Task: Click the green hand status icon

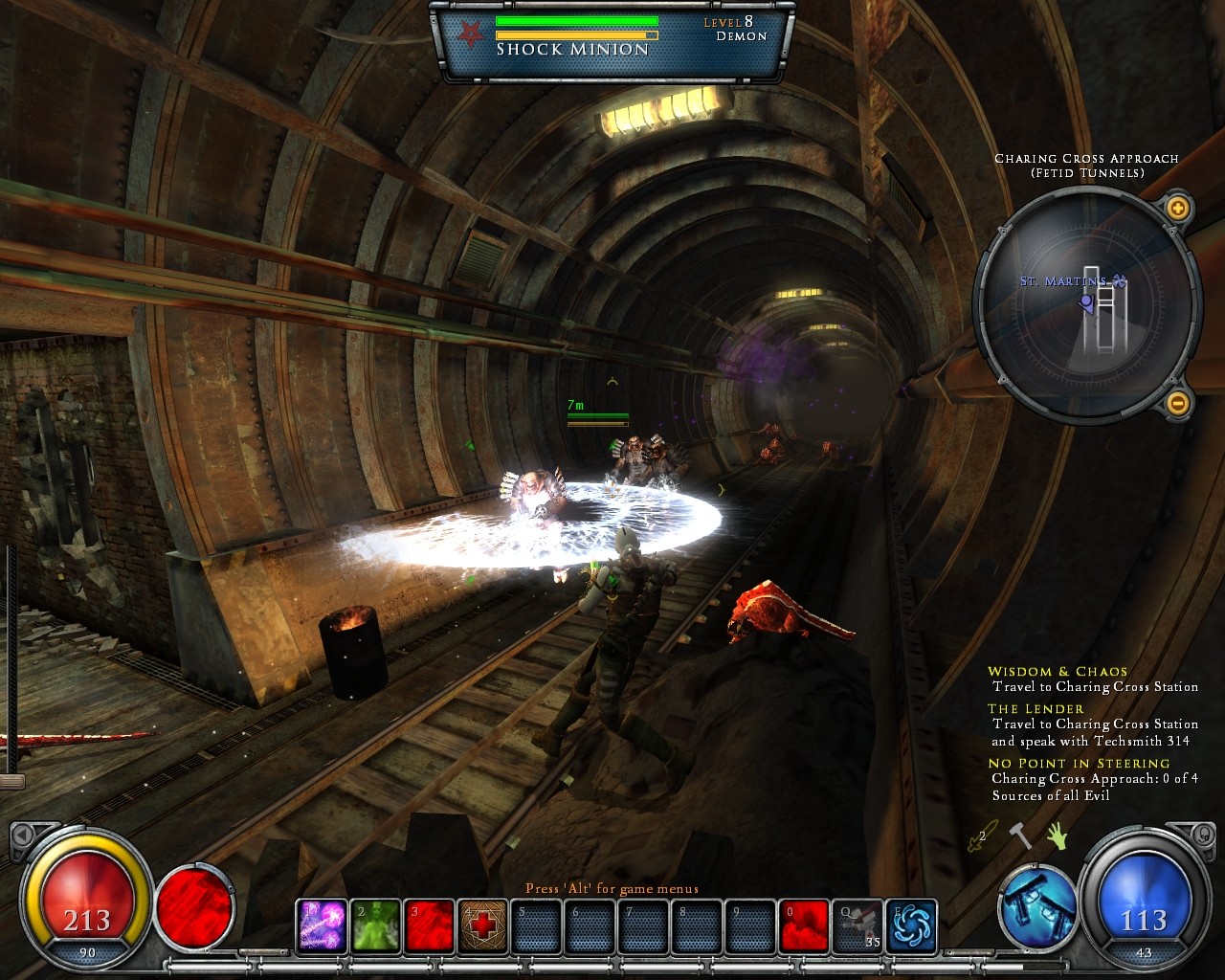Action: tap(1057, 835)
